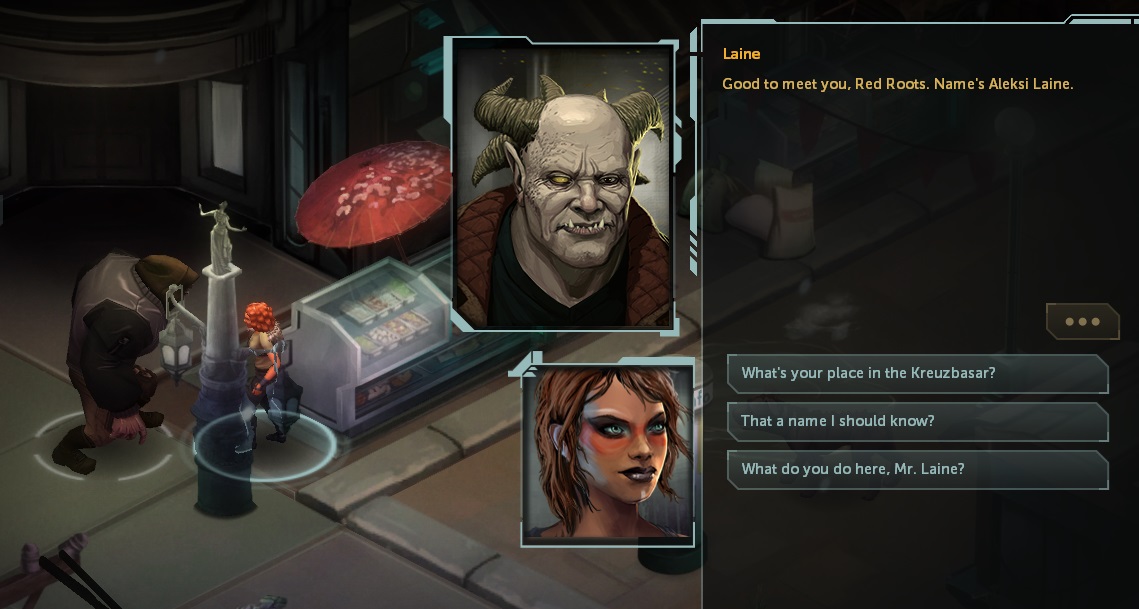This screenshot has width=1139, height=609.
Task: Choose "That a name I should know?" reply
Action: coord(917,421)
